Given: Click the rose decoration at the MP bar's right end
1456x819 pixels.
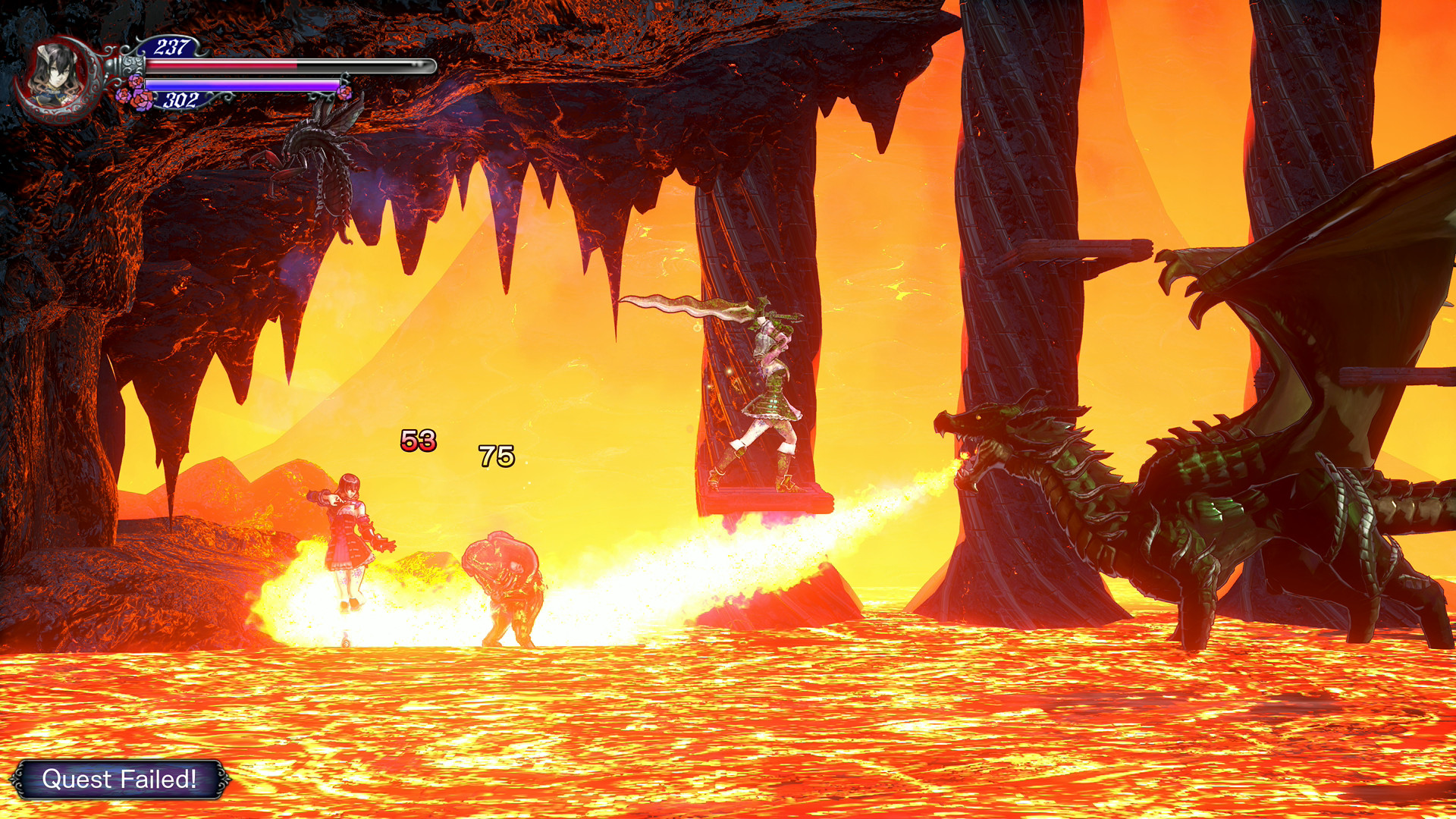Looking at the screenshot, I should (349, 93).
